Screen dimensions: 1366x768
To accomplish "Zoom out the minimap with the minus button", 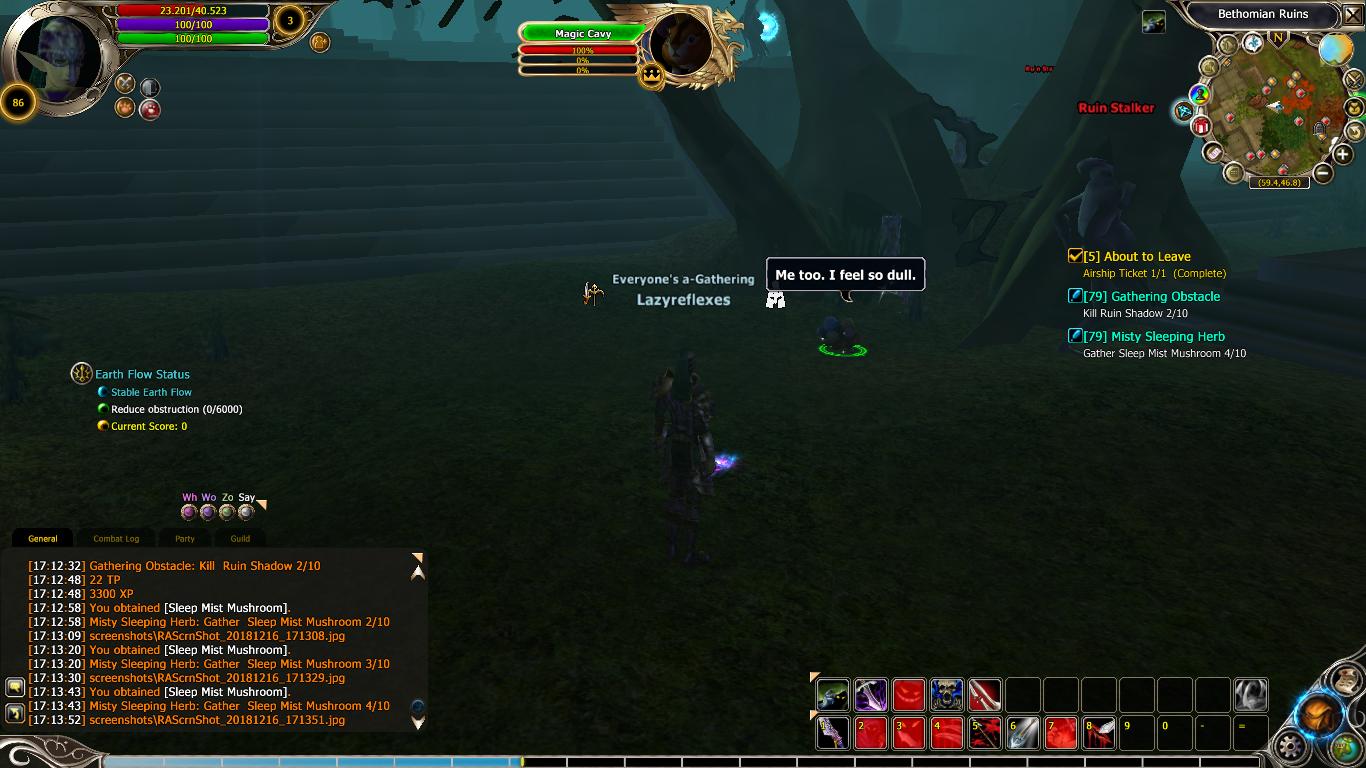I will pos(1323,173).
